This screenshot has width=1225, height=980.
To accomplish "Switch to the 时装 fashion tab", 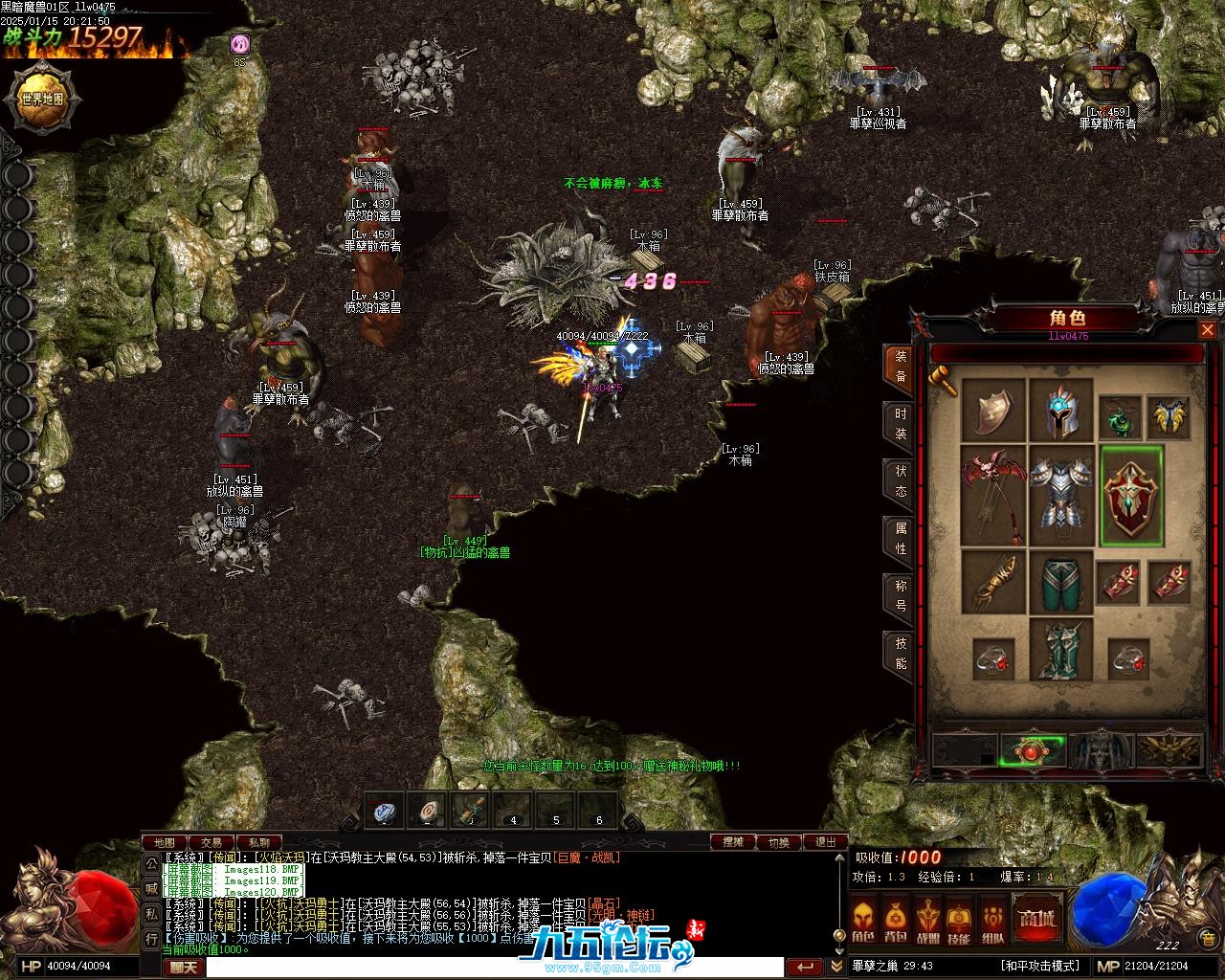I will point(901,424).
